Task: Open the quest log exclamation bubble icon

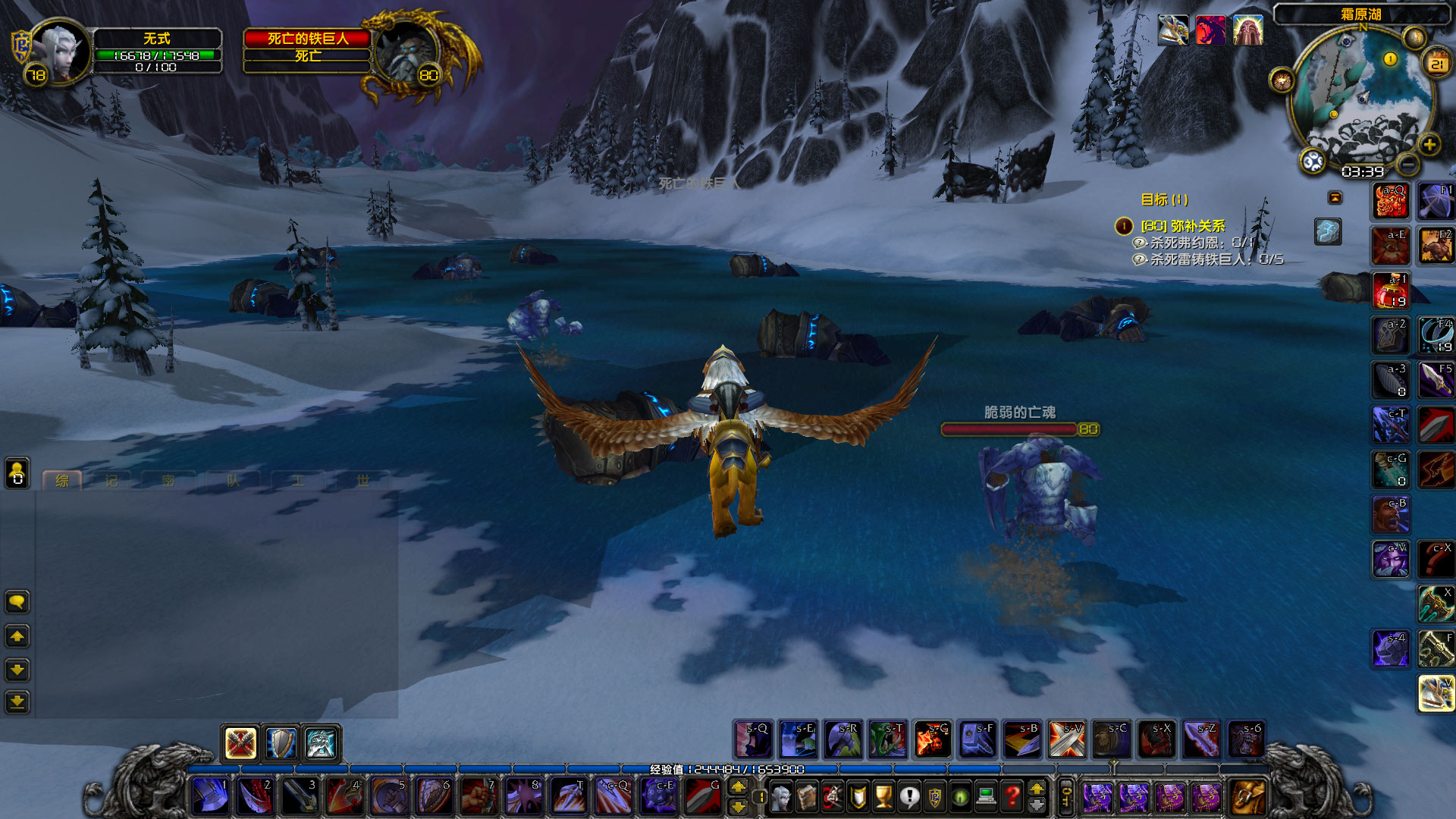Action: [910, 795]
